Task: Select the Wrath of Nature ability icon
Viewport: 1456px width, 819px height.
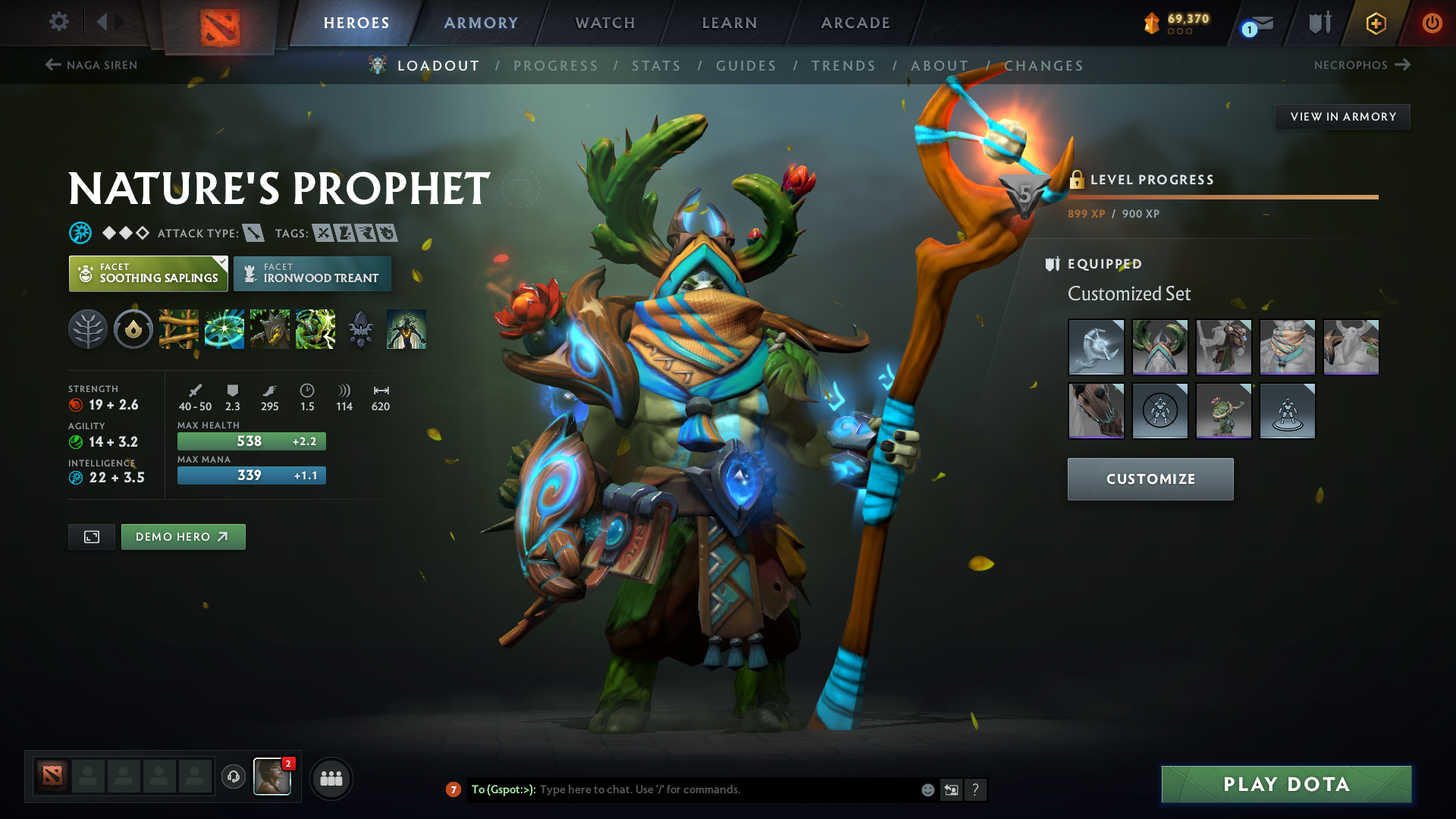Action: click(315, 329)
